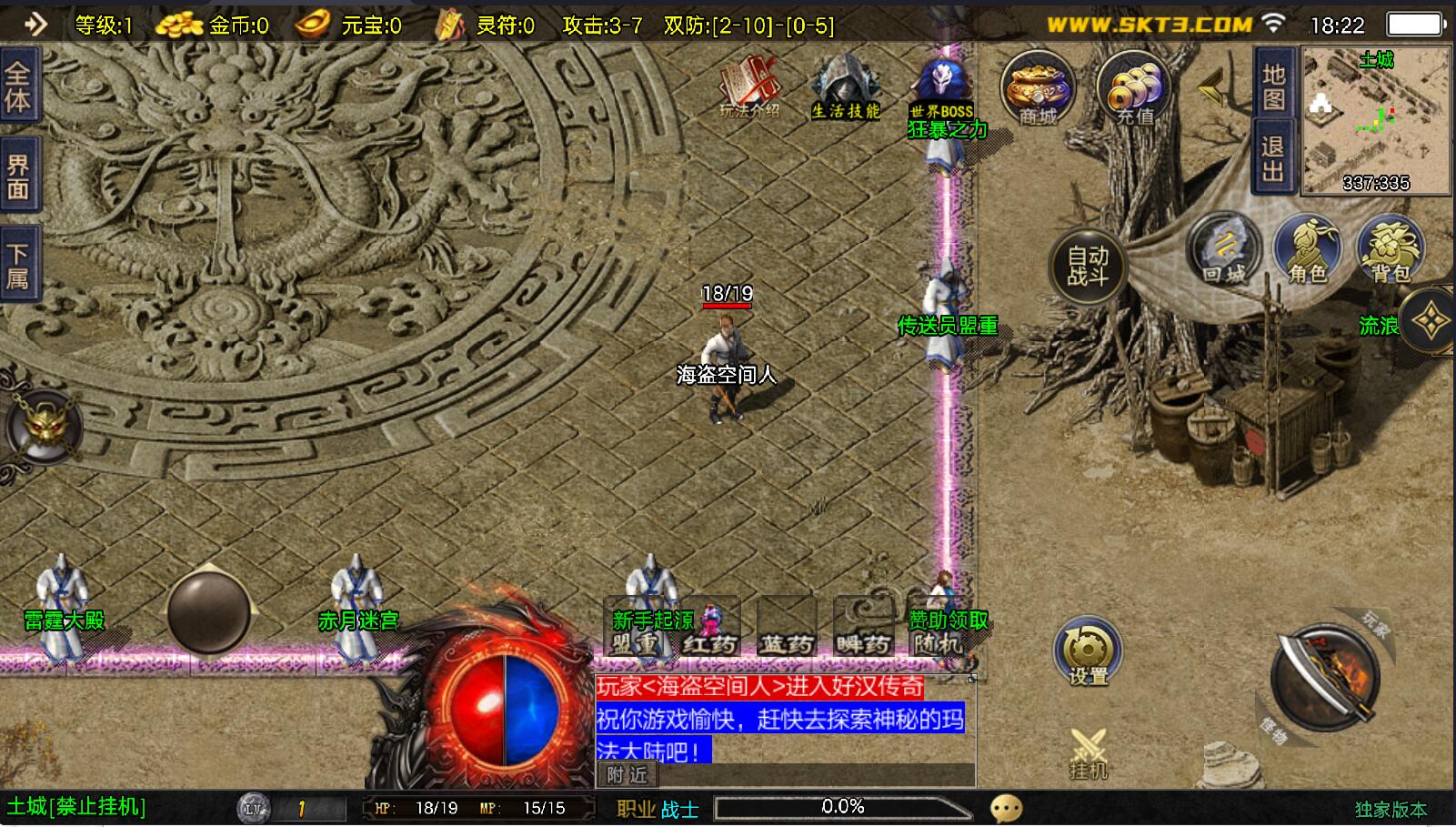Viewport: 1456px width, 827px height.
Task: Open chat with yellow speech bubble
Action: coord(1006,809)
